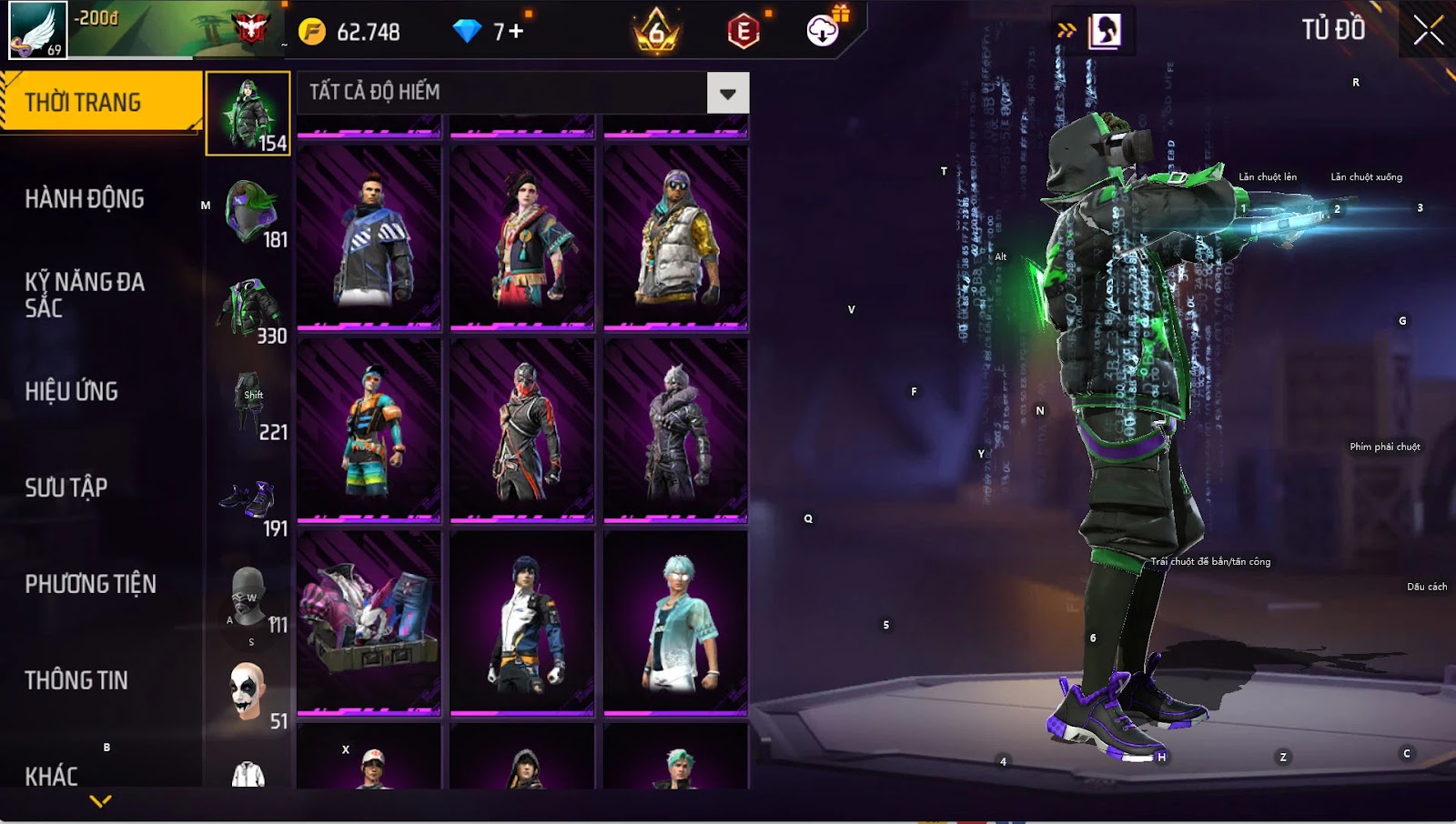This screenshot has height=824, width=1456.
Task: Switch to KỸ NĂNG ĐA SẮC section
Action: pyautogui.click(x=85, y=295)
